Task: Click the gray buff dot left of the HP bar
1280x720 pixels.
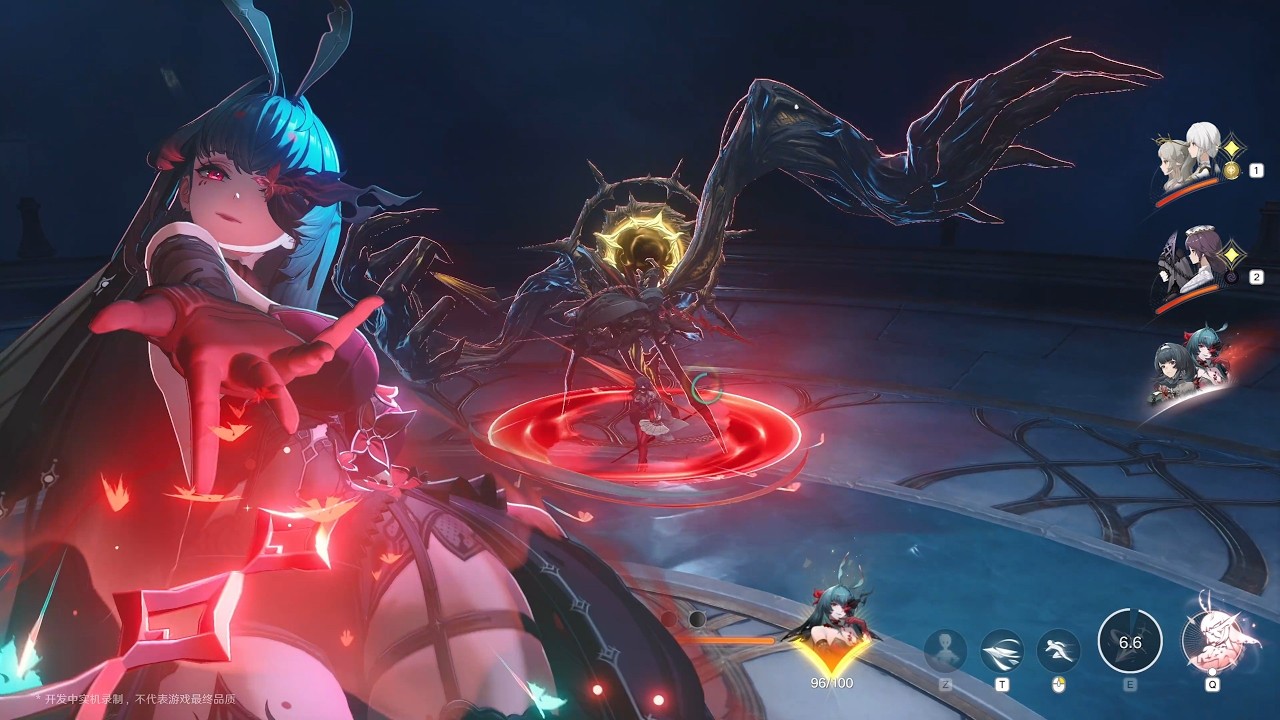Action: click(695, 619)
